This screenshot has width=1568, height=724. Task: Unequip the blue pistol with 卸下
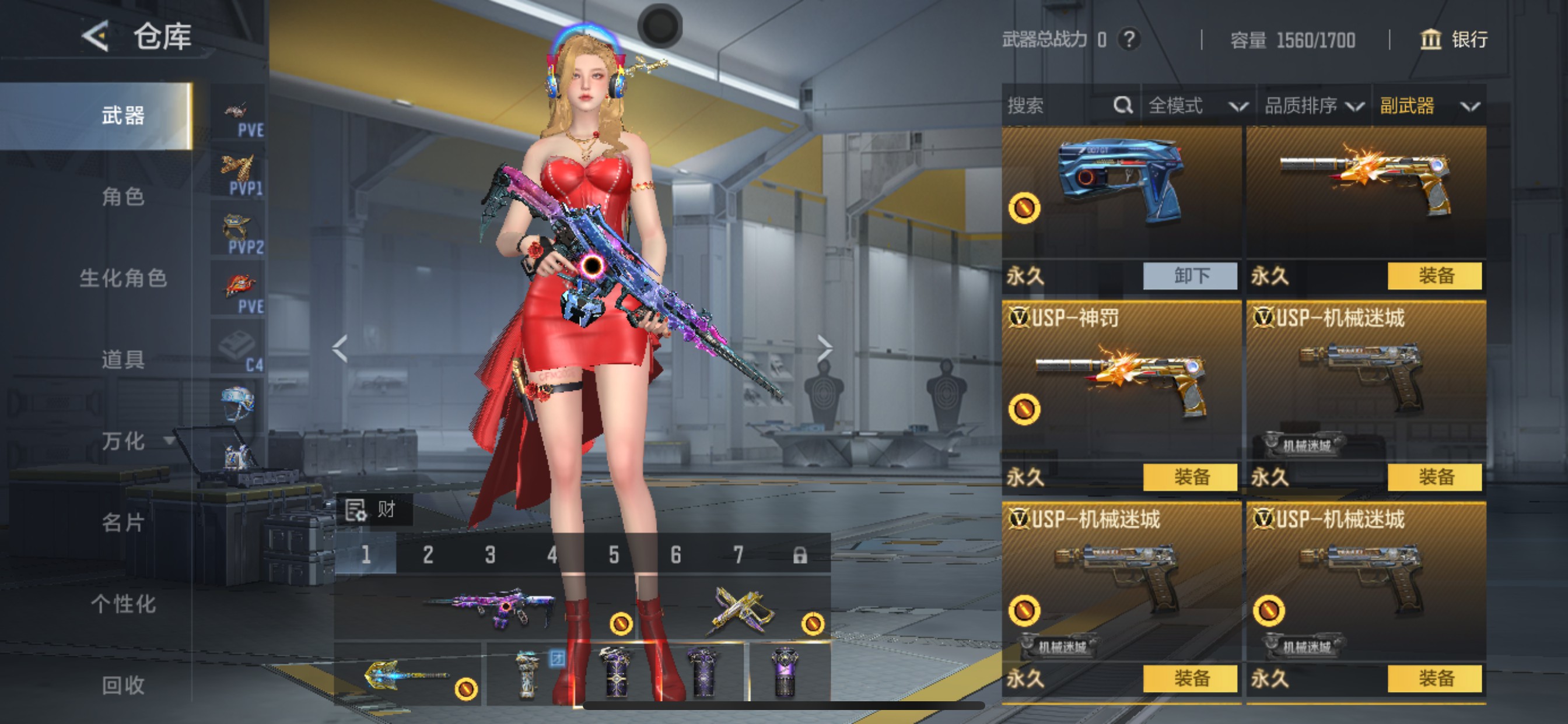pos(1190,276)
